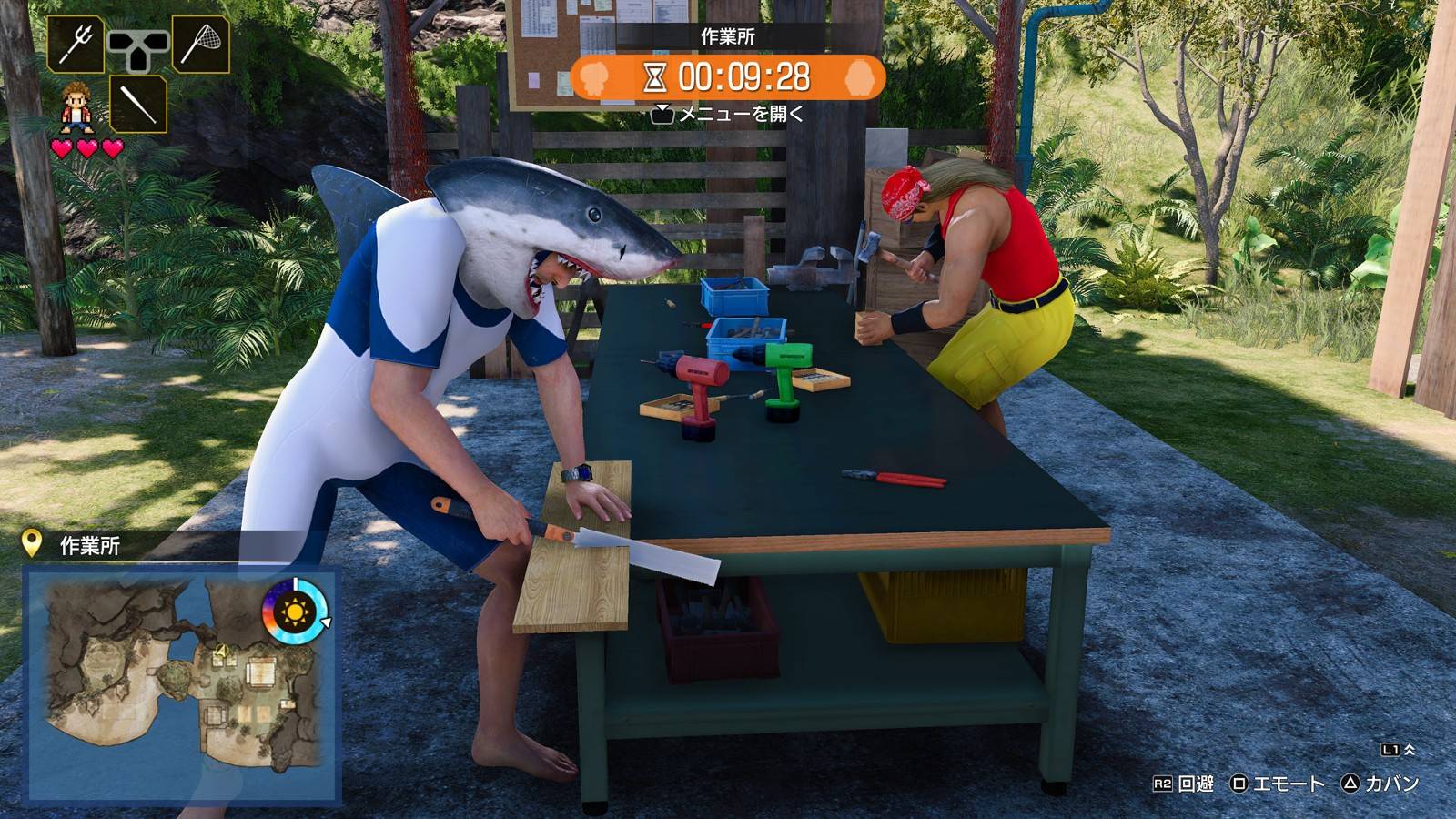The image size is (1456, 819).
Task: Click the sun day-night clock dial
Action: pos(294,610)
